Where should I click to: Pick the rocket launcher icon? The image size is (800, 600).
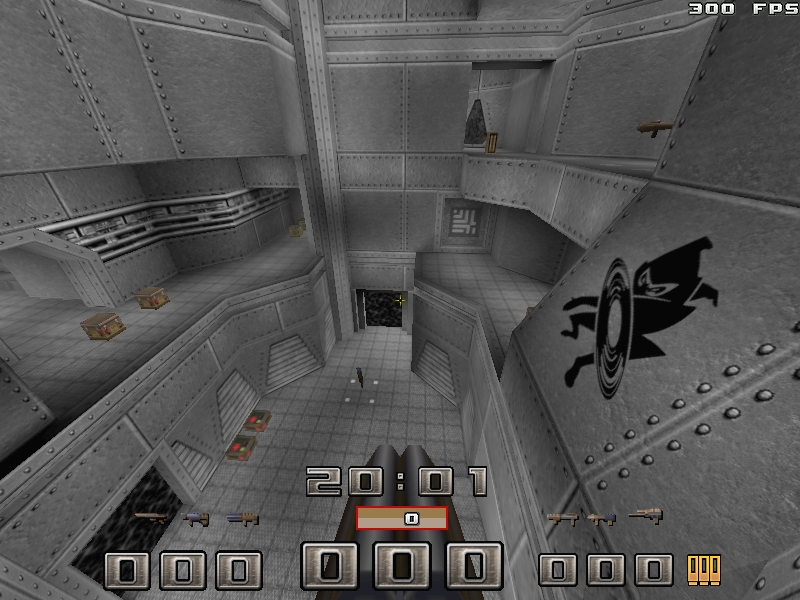(602, 517)
